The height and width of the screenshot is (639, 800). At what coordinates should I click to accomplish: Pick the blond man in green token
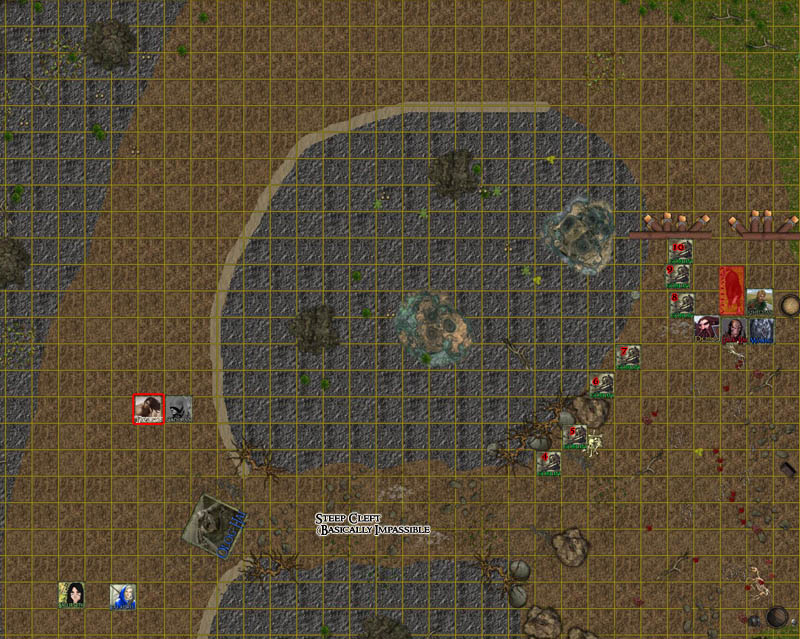(760, 302)
